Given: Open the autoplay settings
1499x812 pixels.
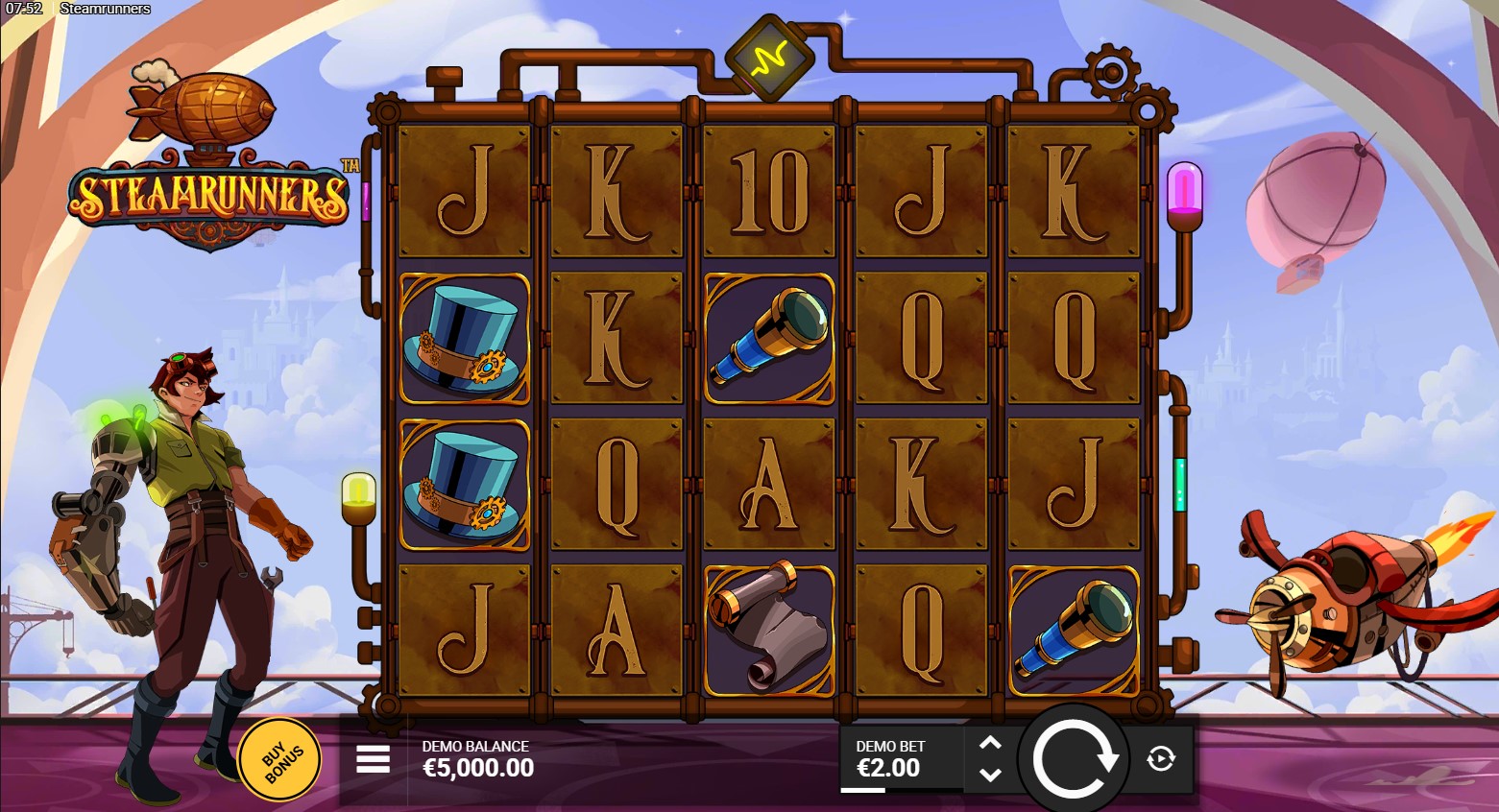Looking at the screenshot, I should click(x=1161, y=759).
